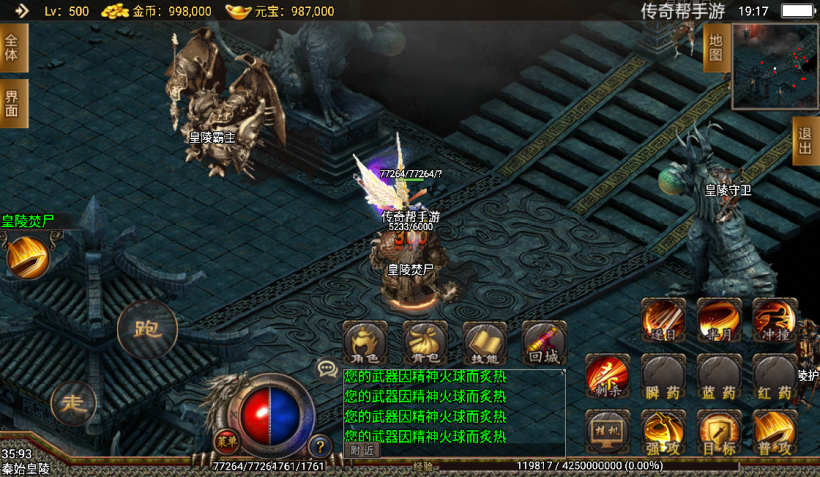Activate the 冲撞 charge skill

pyautogui.click(x=774, y=319)
